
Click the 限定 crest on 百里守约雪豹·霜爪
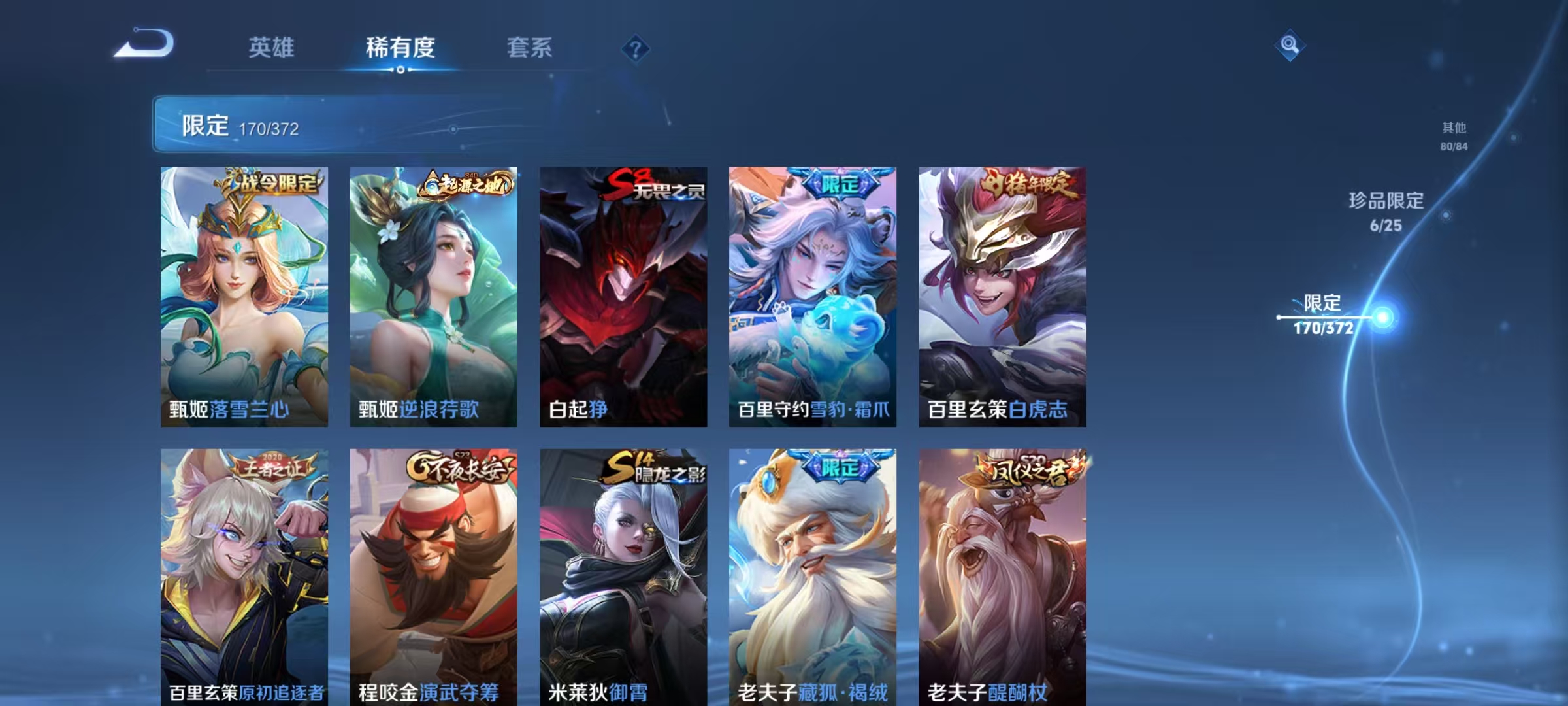[x=841, y=188]
